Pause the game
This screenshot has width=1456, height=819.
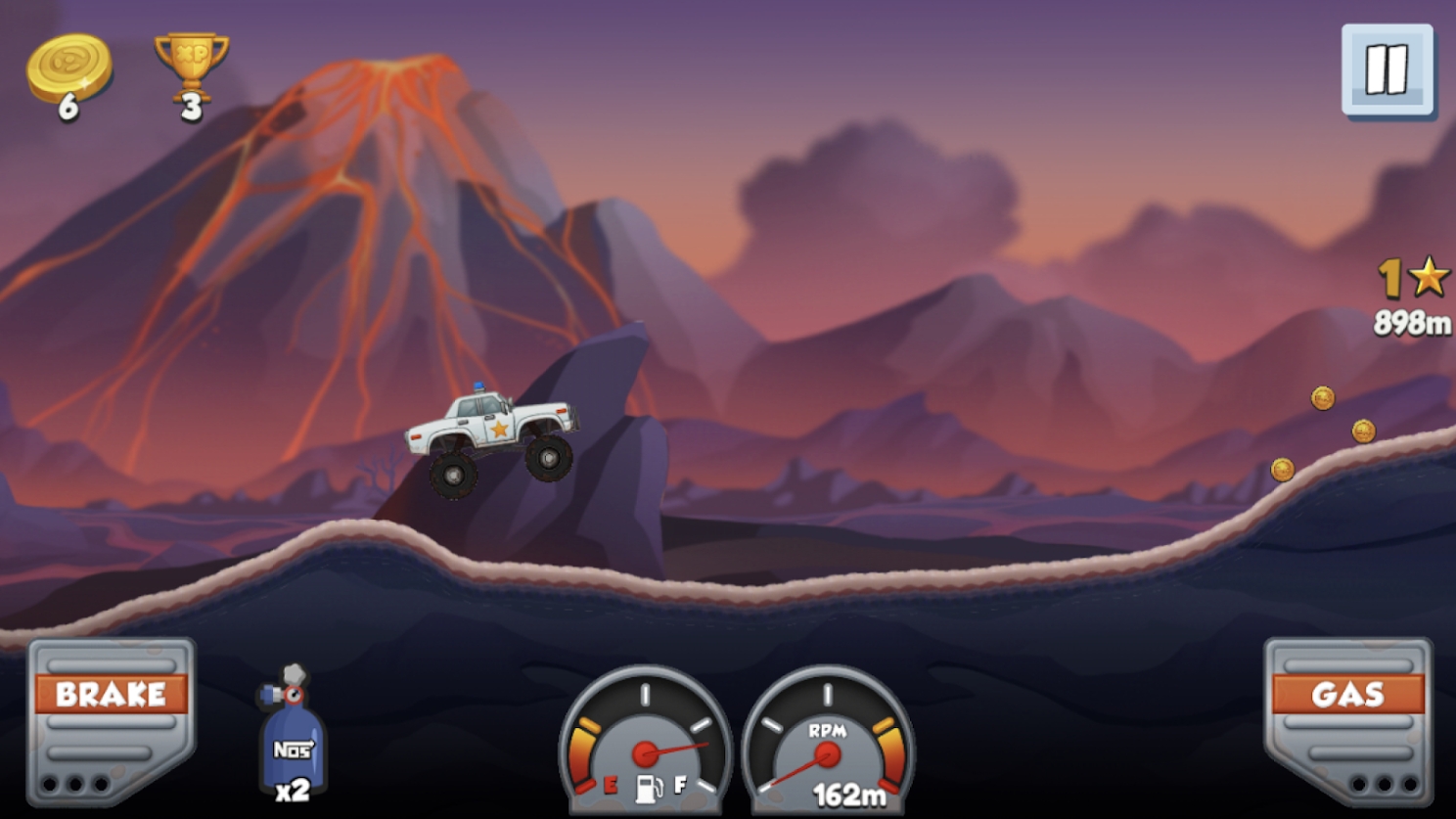click(1387, 69)
